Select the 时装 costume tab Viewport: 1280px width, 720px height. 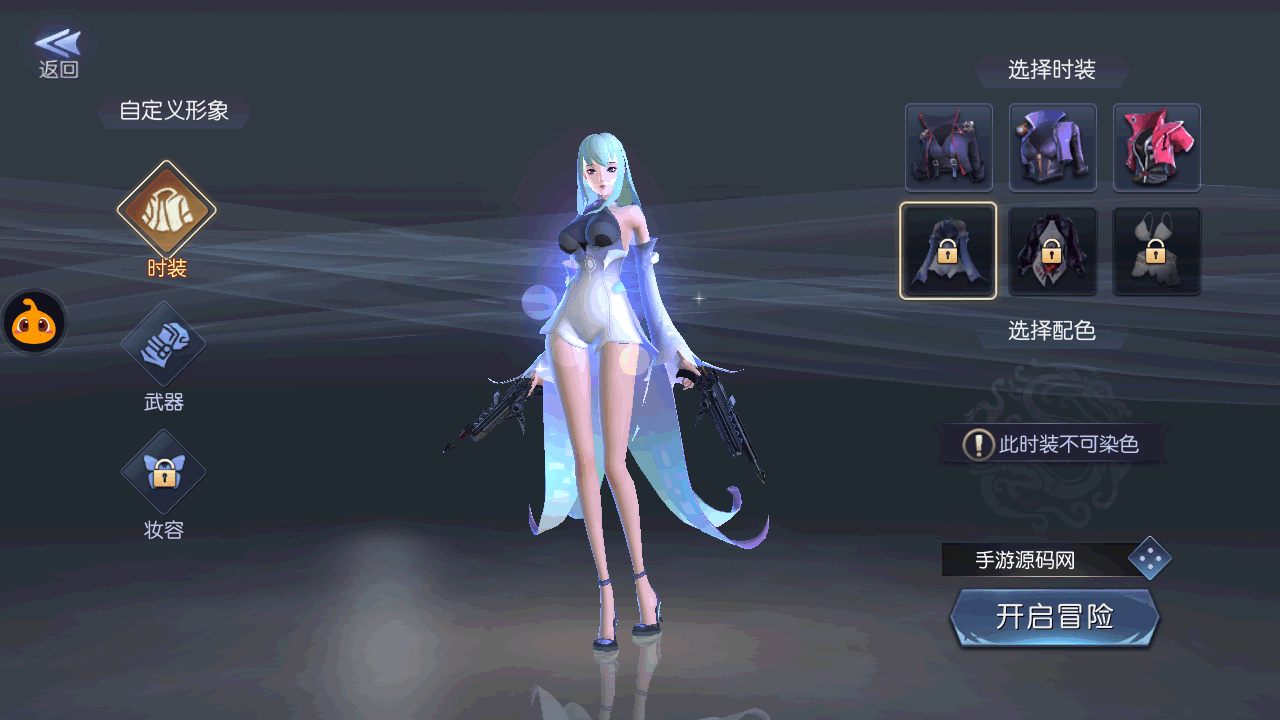166,211
